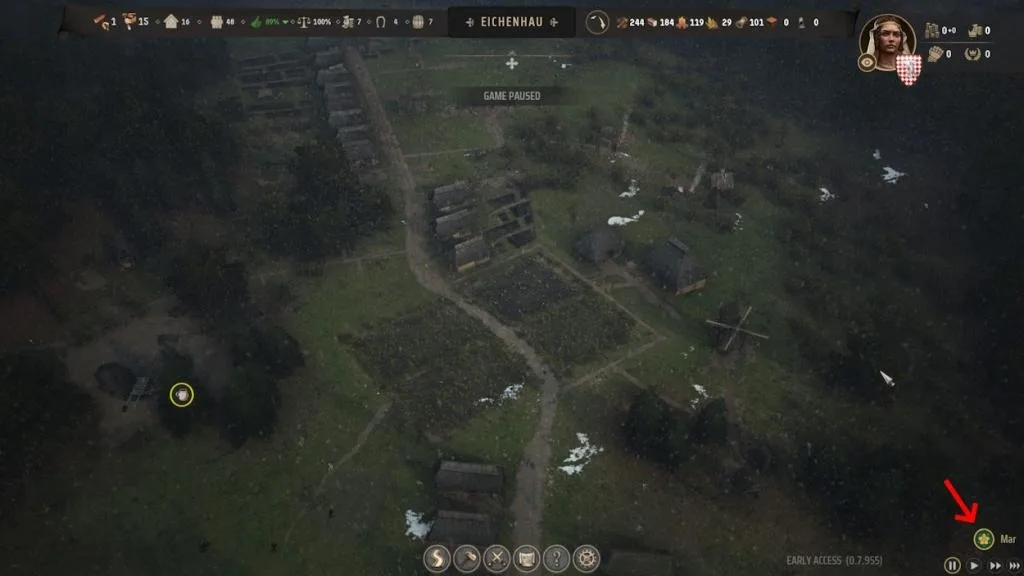Toggle the eye icon beside the lord portrait

coord(867,62)
